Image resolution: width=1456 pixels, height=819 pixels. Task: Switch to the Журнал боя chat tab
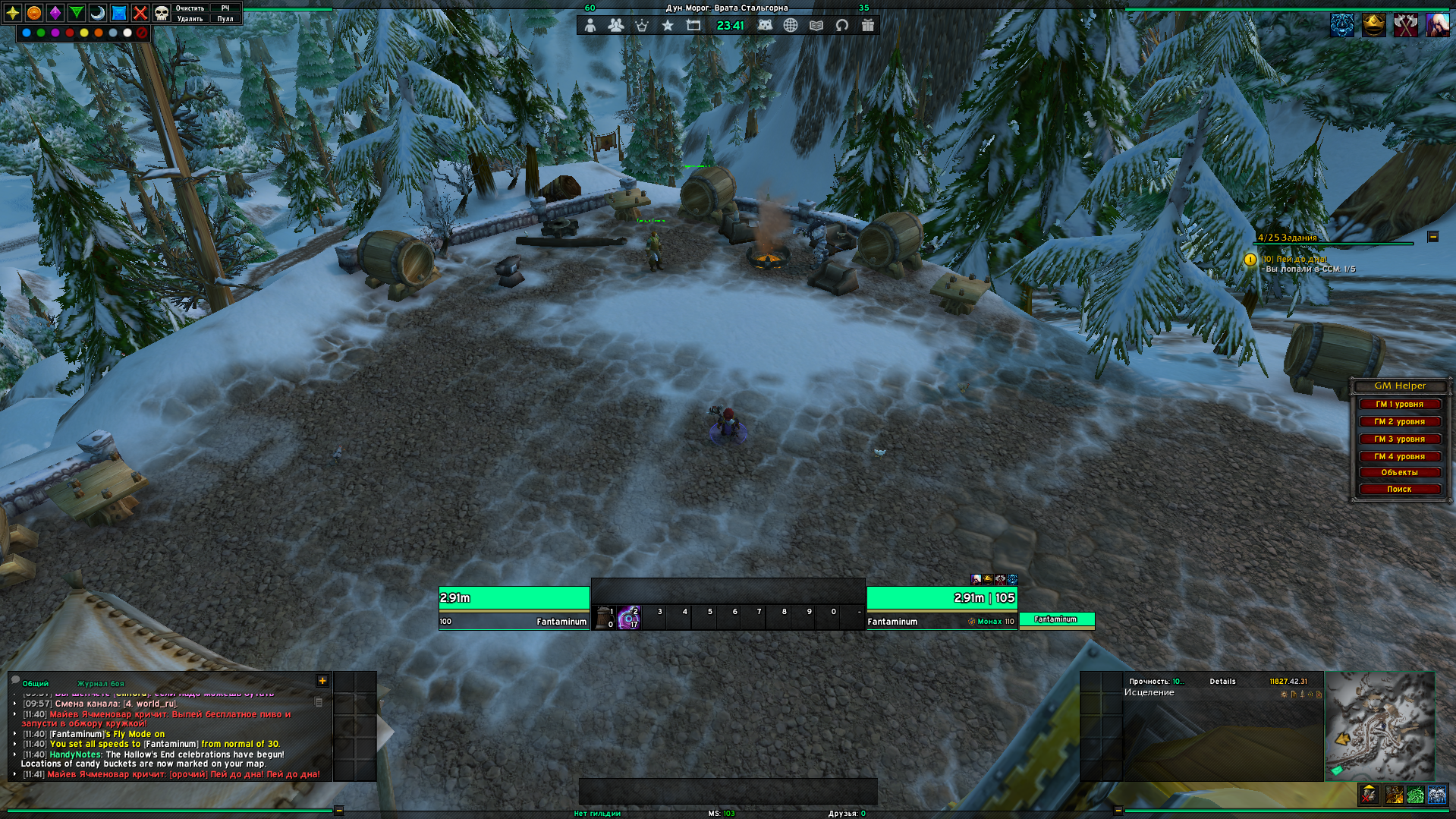click(x=100, y=684)
